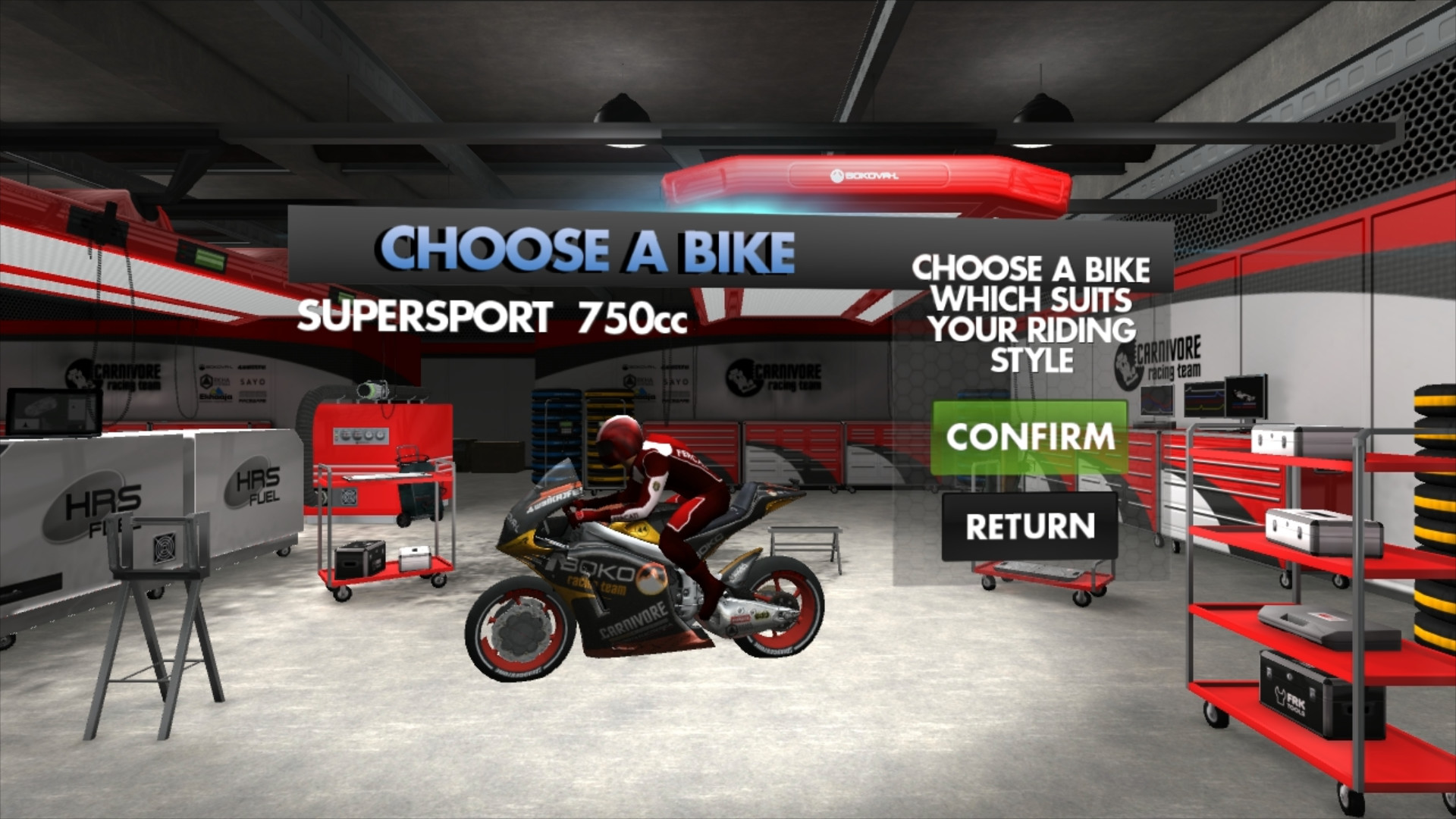Return to the previous menu
The image size is (1456, 819).
[1029, 524]
